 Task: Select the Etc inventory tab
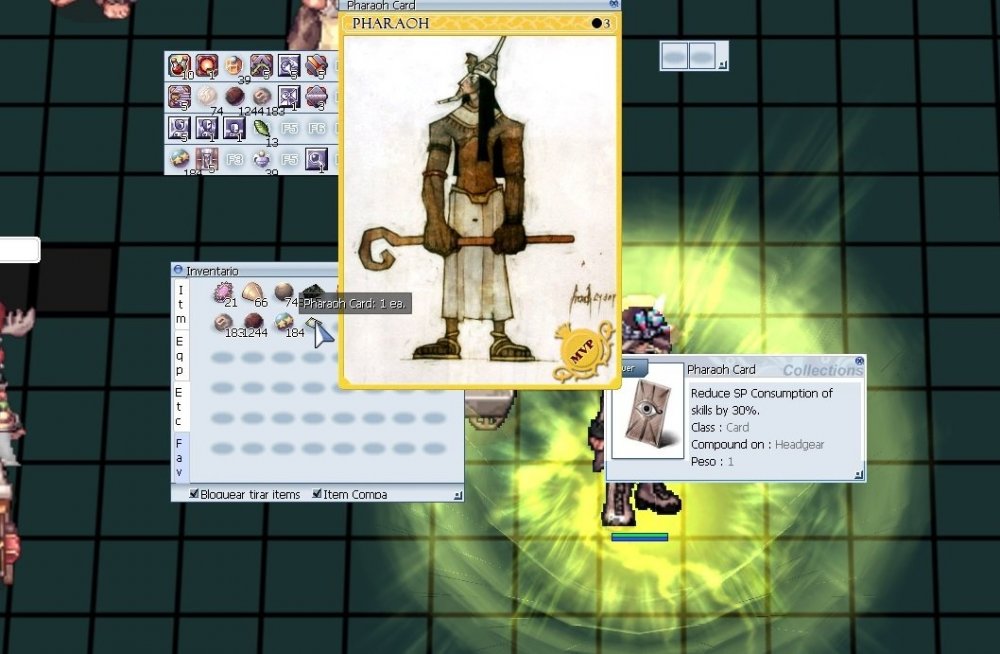click(180, 406)
